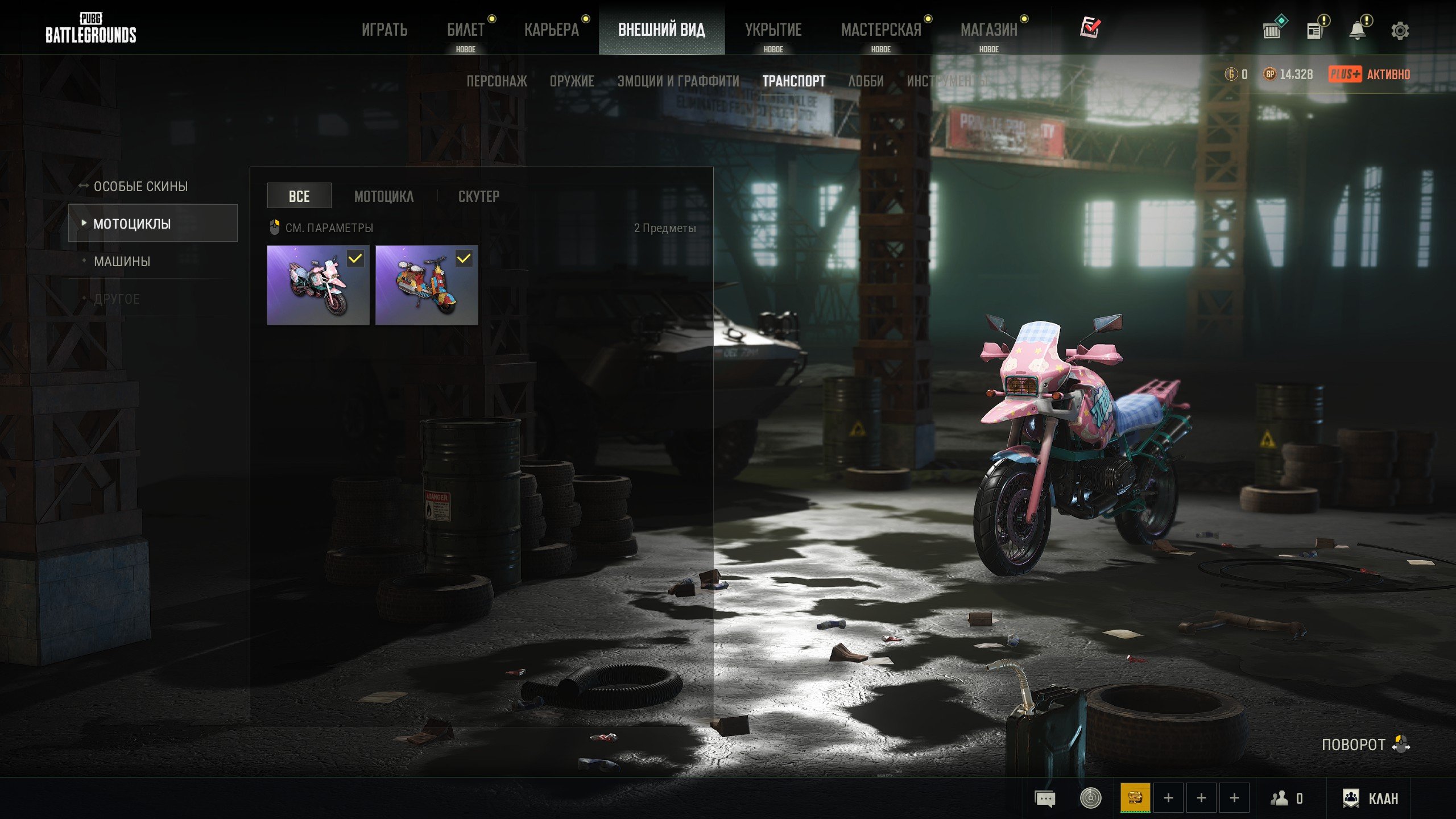Select Машины in the side menu
Viewport: 1456px width, 819px height.
pyautogui.click(x=122, y=262)
